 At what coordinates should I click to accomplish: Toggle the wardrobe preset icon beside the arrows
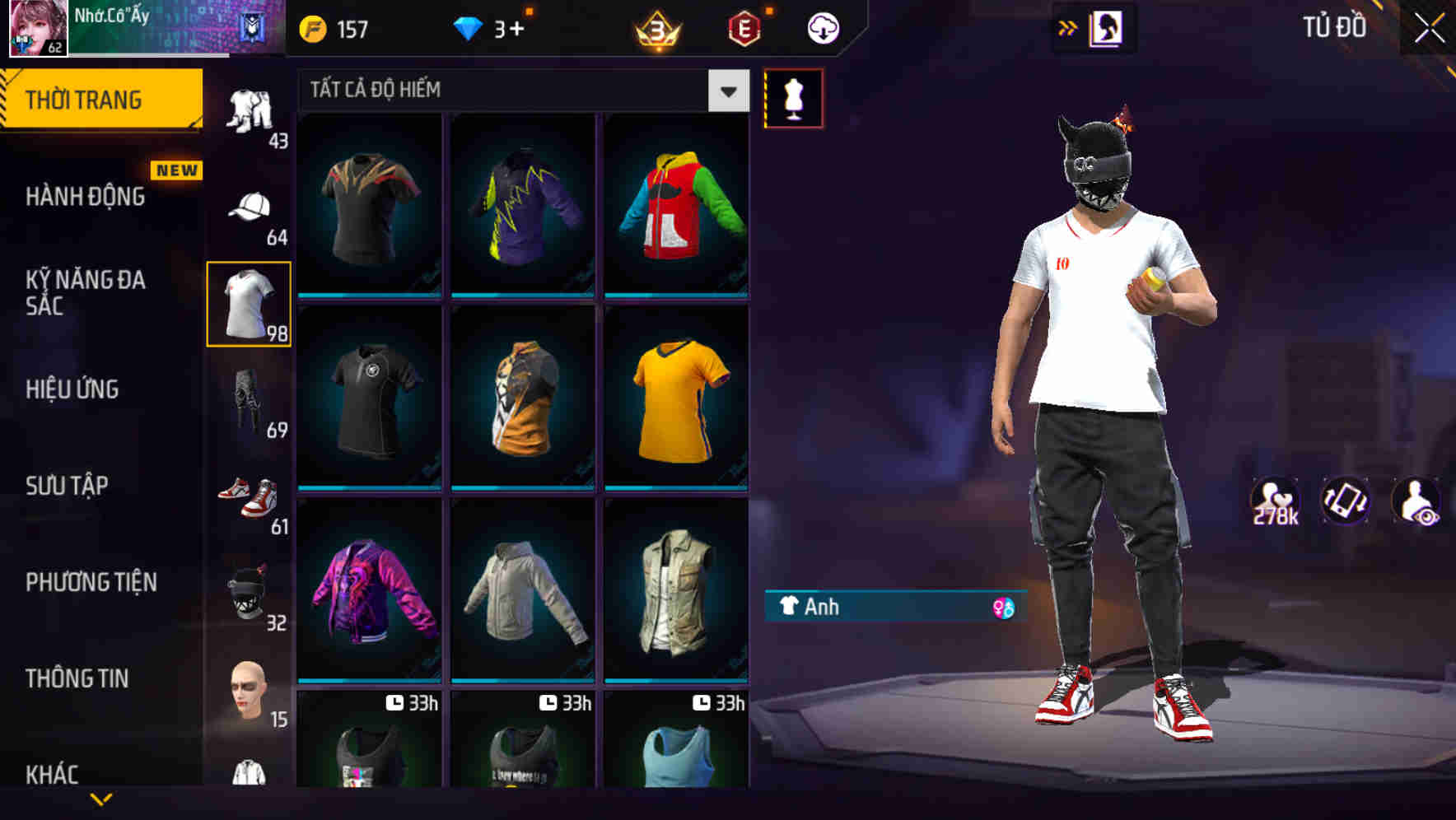[1107, 27]
